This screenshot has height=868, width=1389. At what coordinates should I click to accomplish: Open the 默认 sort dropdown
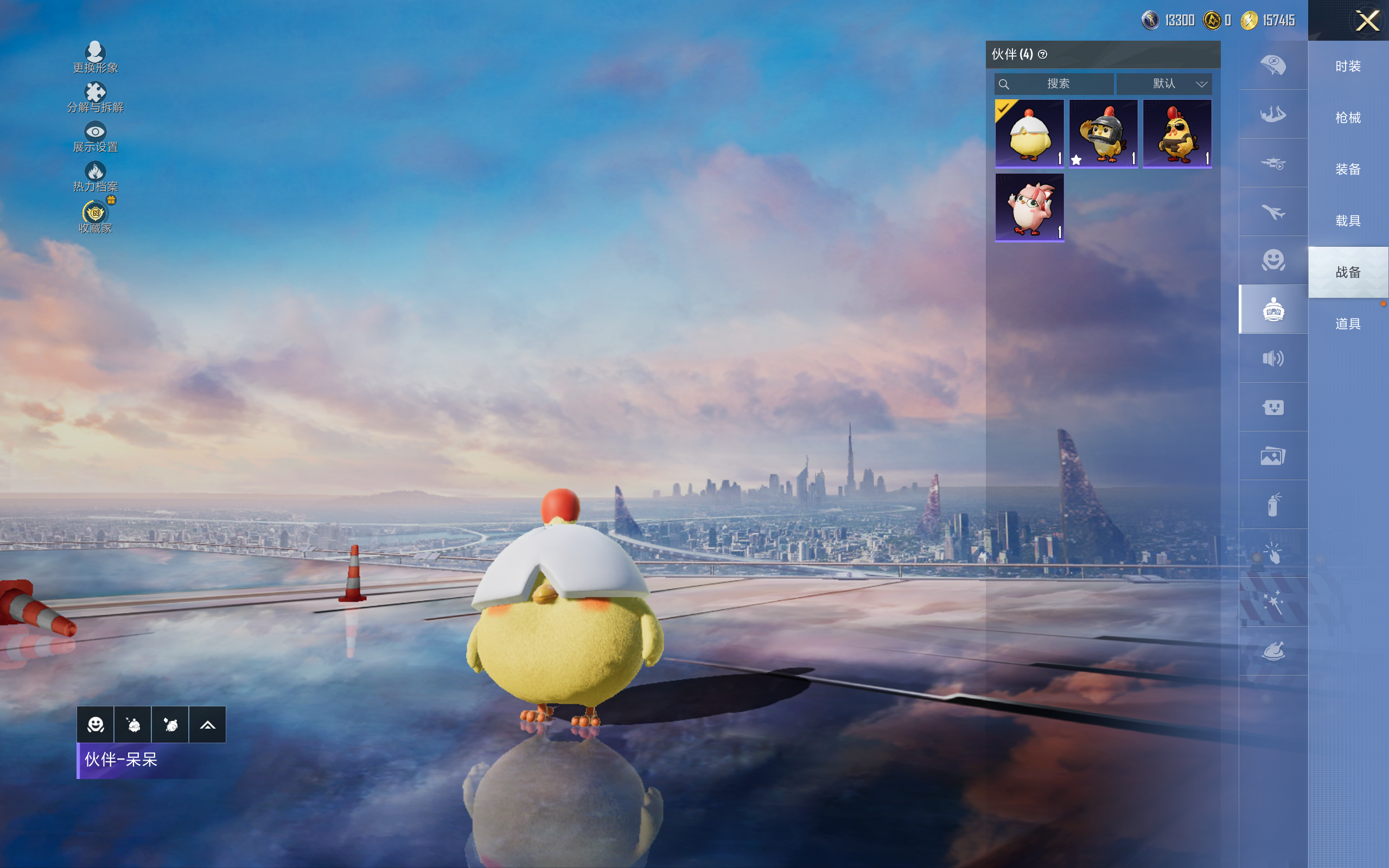tap(1164, 84)
